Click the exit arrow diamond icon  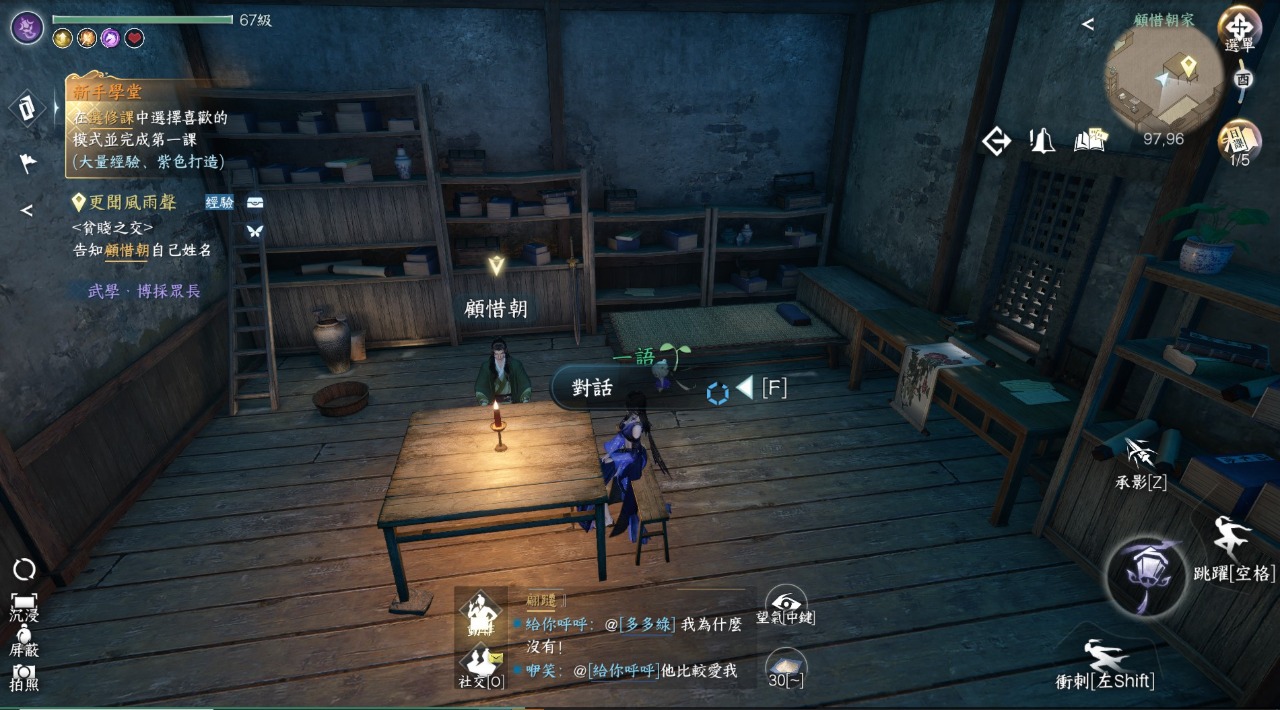[996, 142]
